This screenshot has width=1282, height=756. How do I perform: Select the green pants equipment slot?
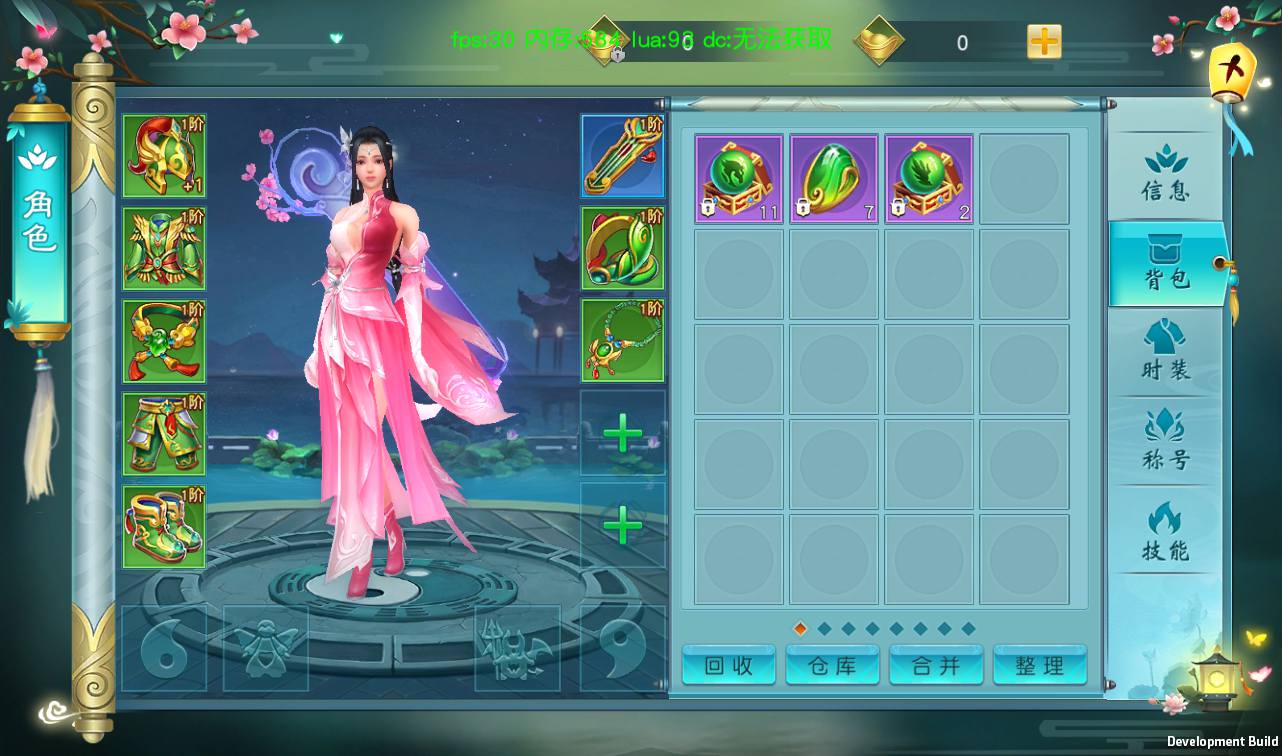coord(164,434)
